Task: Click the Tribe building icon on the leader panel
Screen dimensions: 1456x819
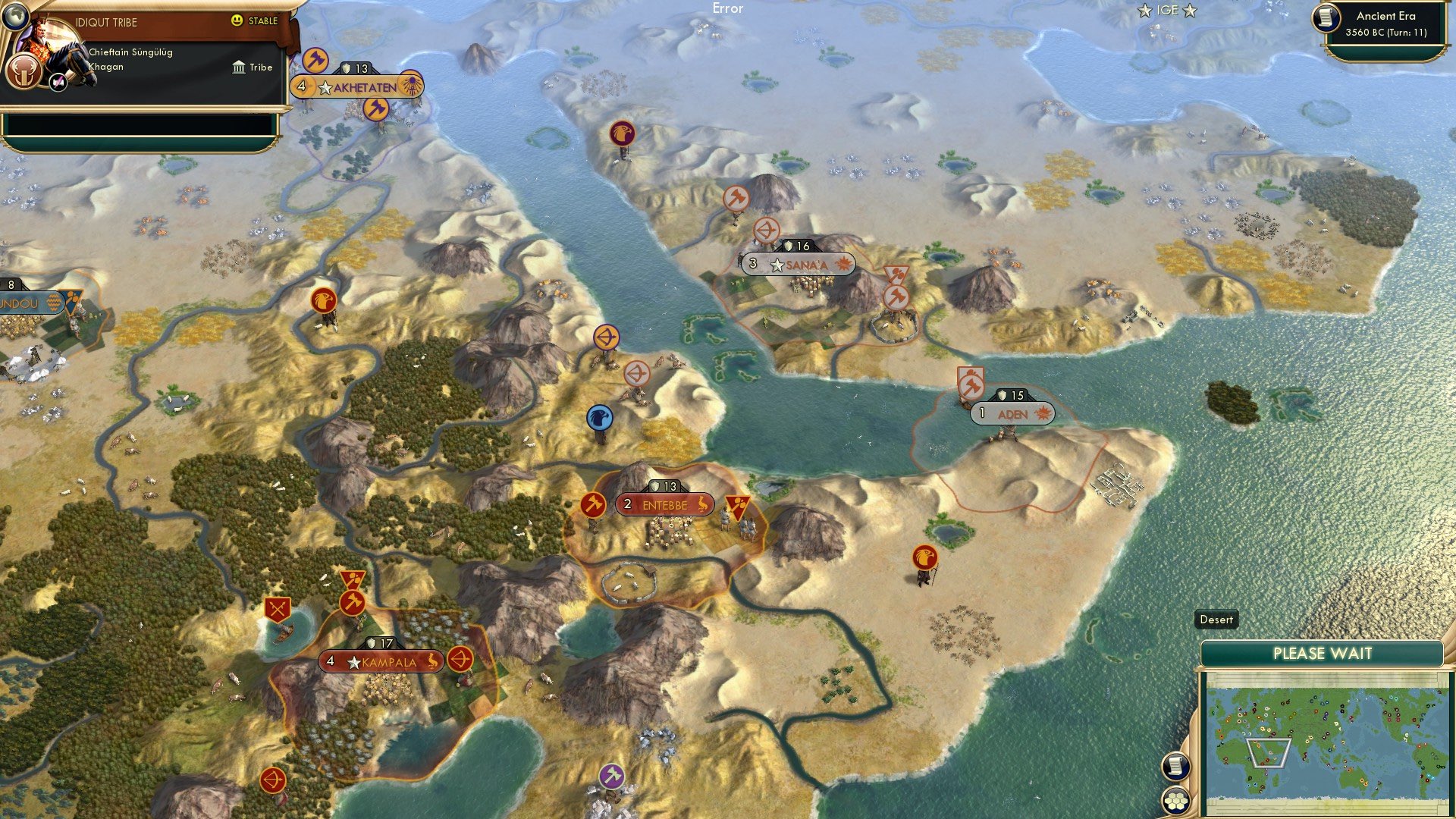Action: point(238,67)
